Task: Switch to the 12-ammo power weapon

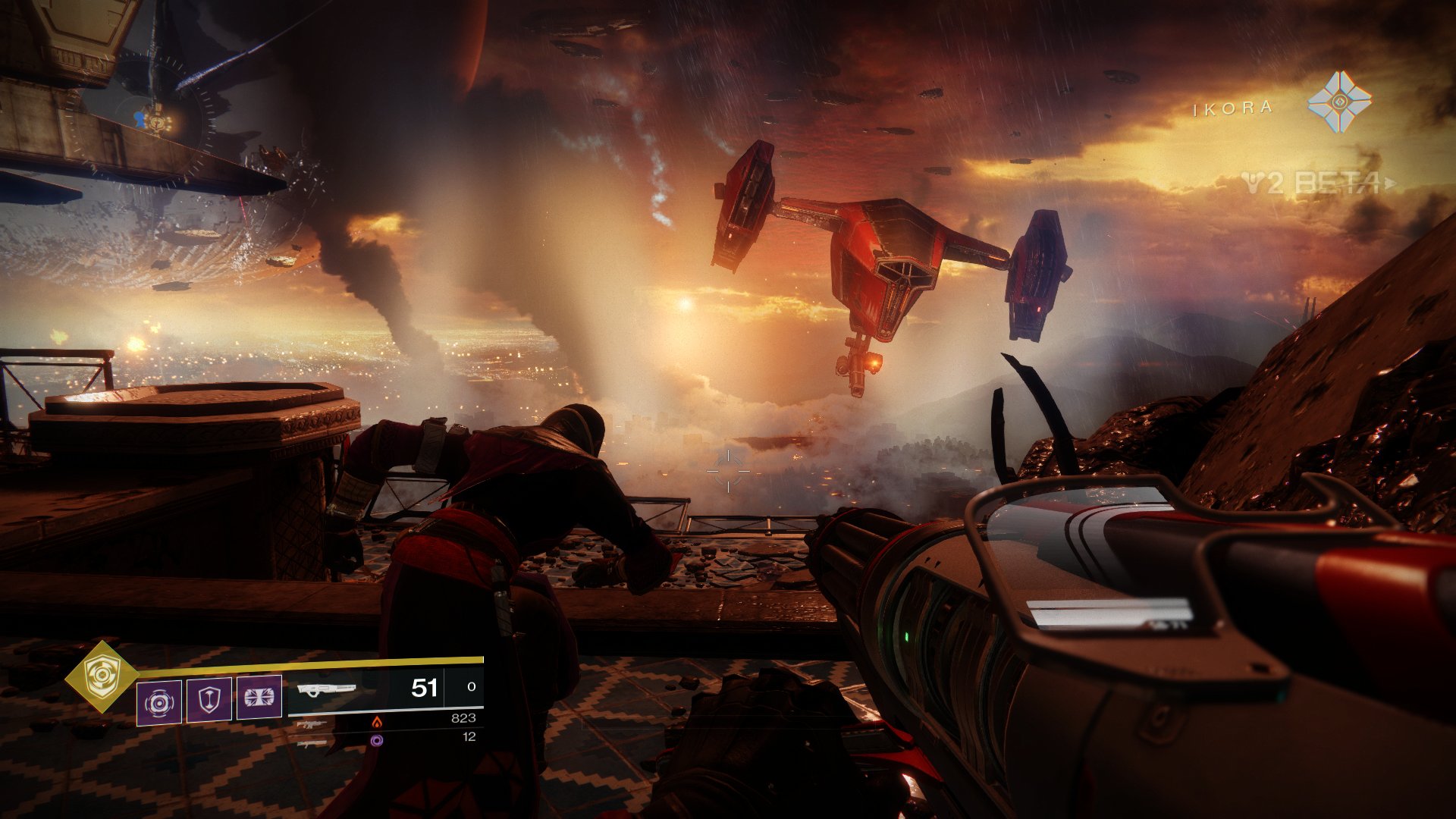Action: (312, 744)
